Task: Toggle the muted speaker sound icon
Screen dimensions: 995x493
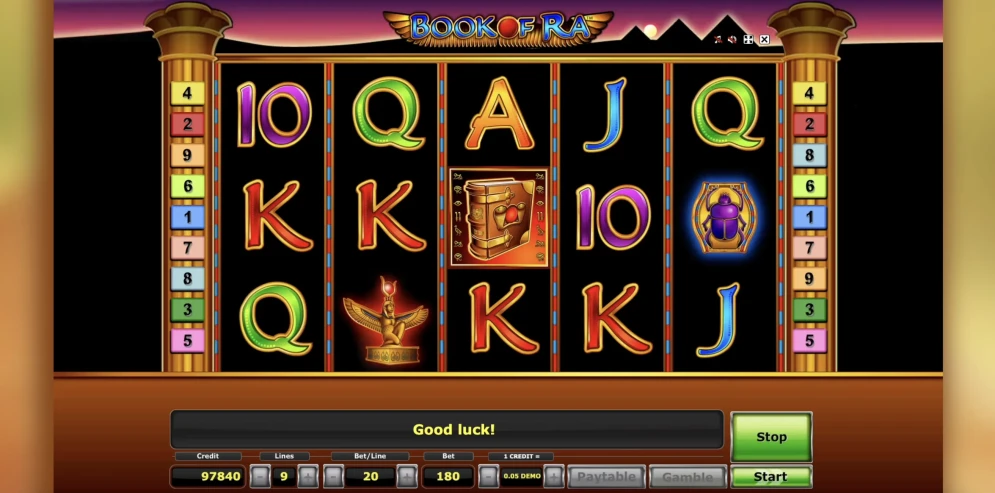Action: (x=732, y=40)
